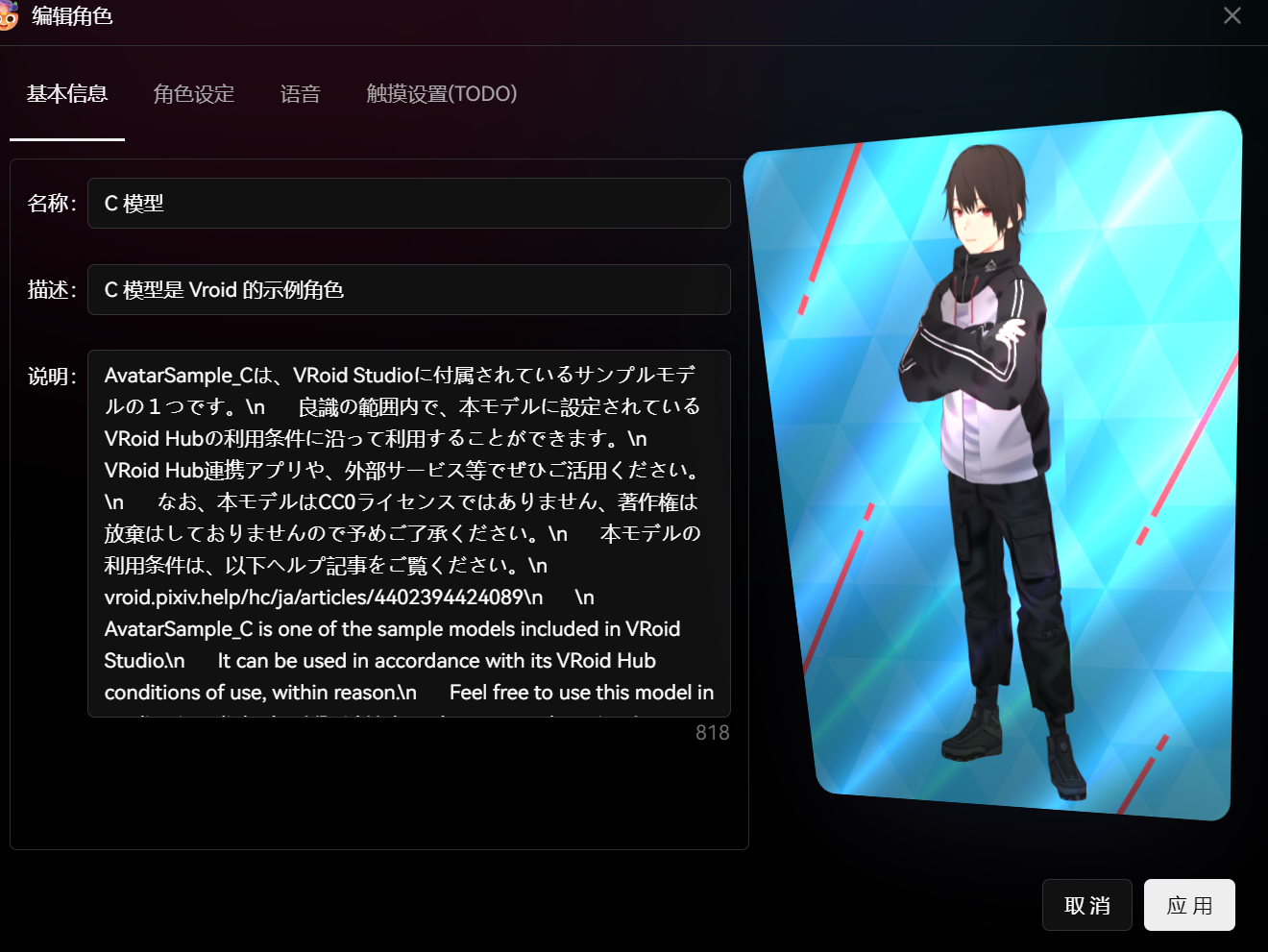Click the 说明 label

click(50, 376)
